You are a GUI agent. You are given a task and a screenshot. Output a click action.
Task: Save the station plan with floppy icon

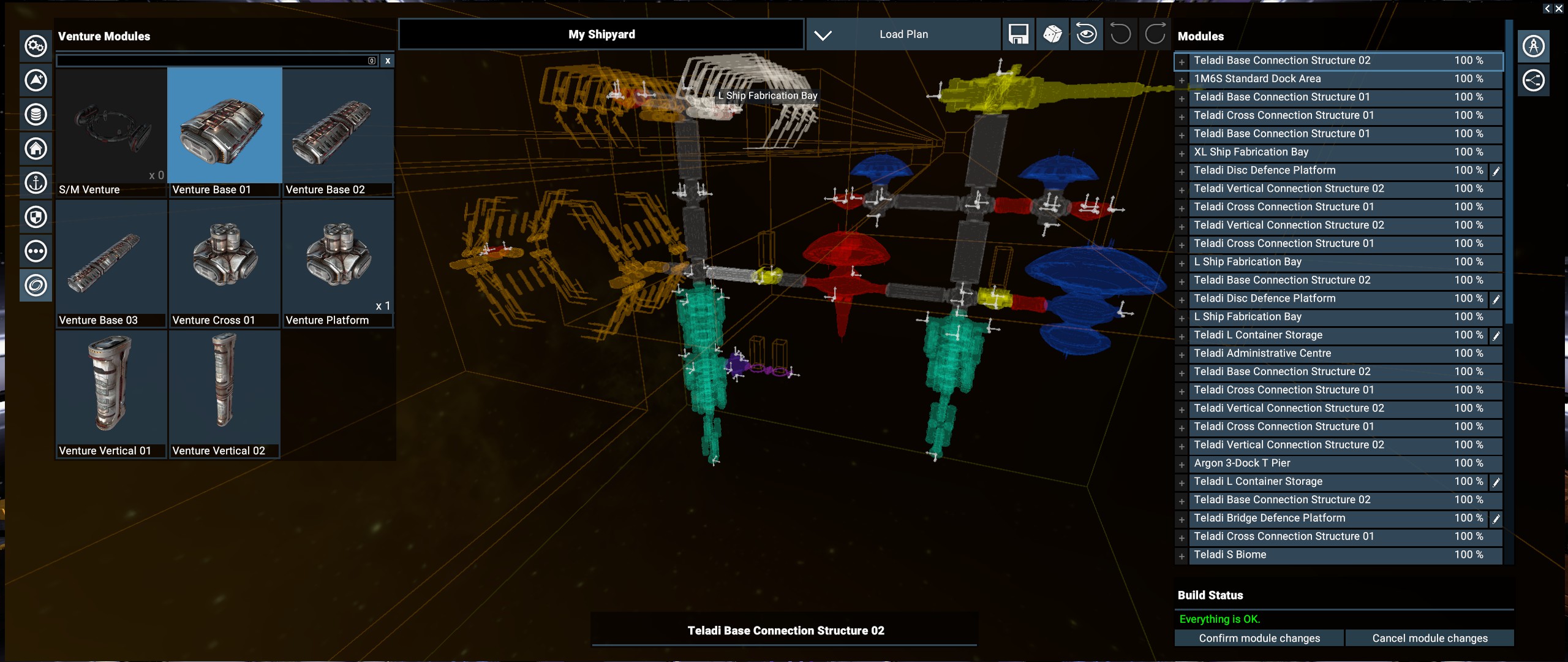pos(1018,34)
